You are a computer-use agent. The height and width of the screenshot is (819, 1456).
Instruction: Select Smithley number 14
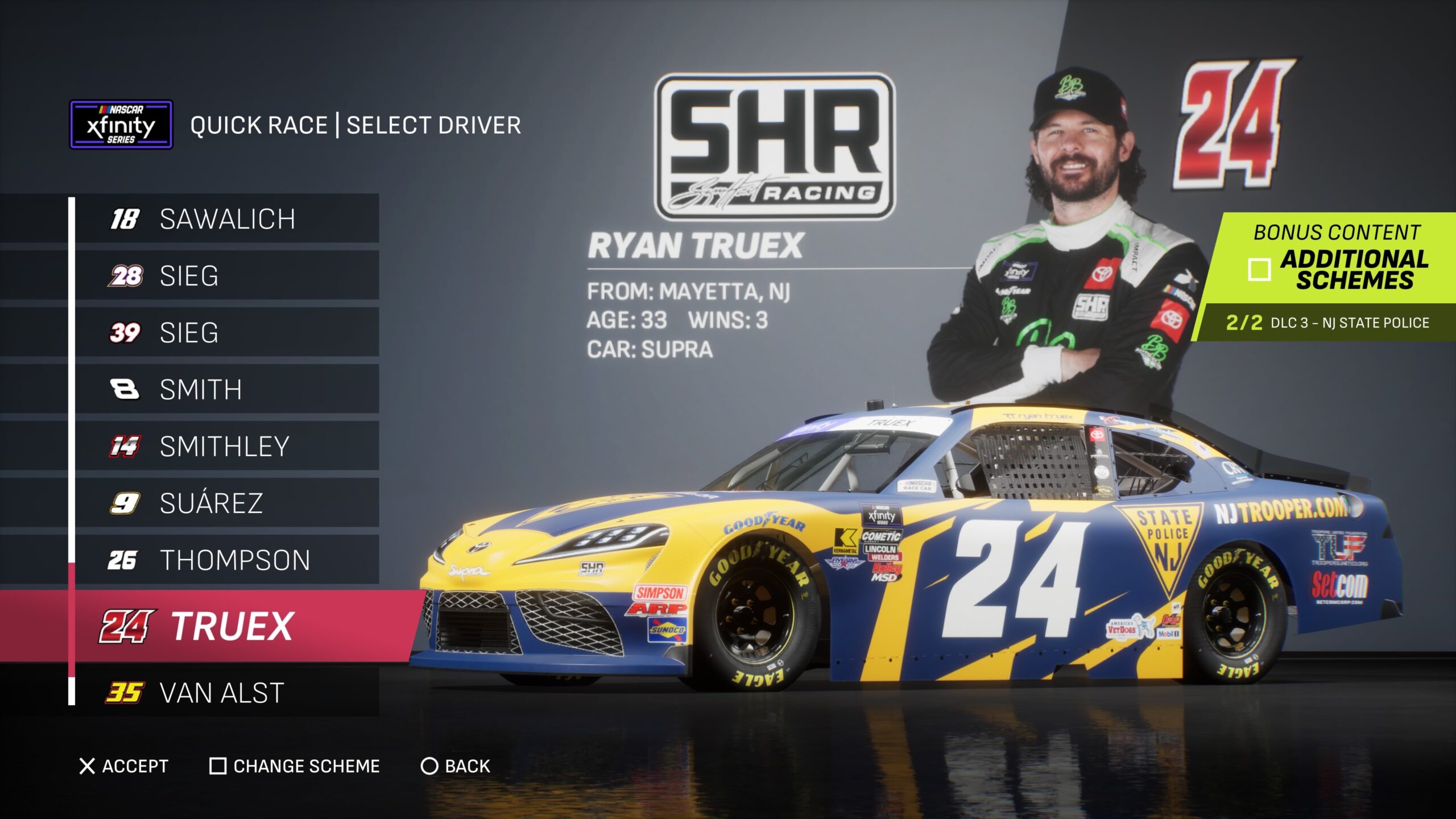click(x=226, y=446)
